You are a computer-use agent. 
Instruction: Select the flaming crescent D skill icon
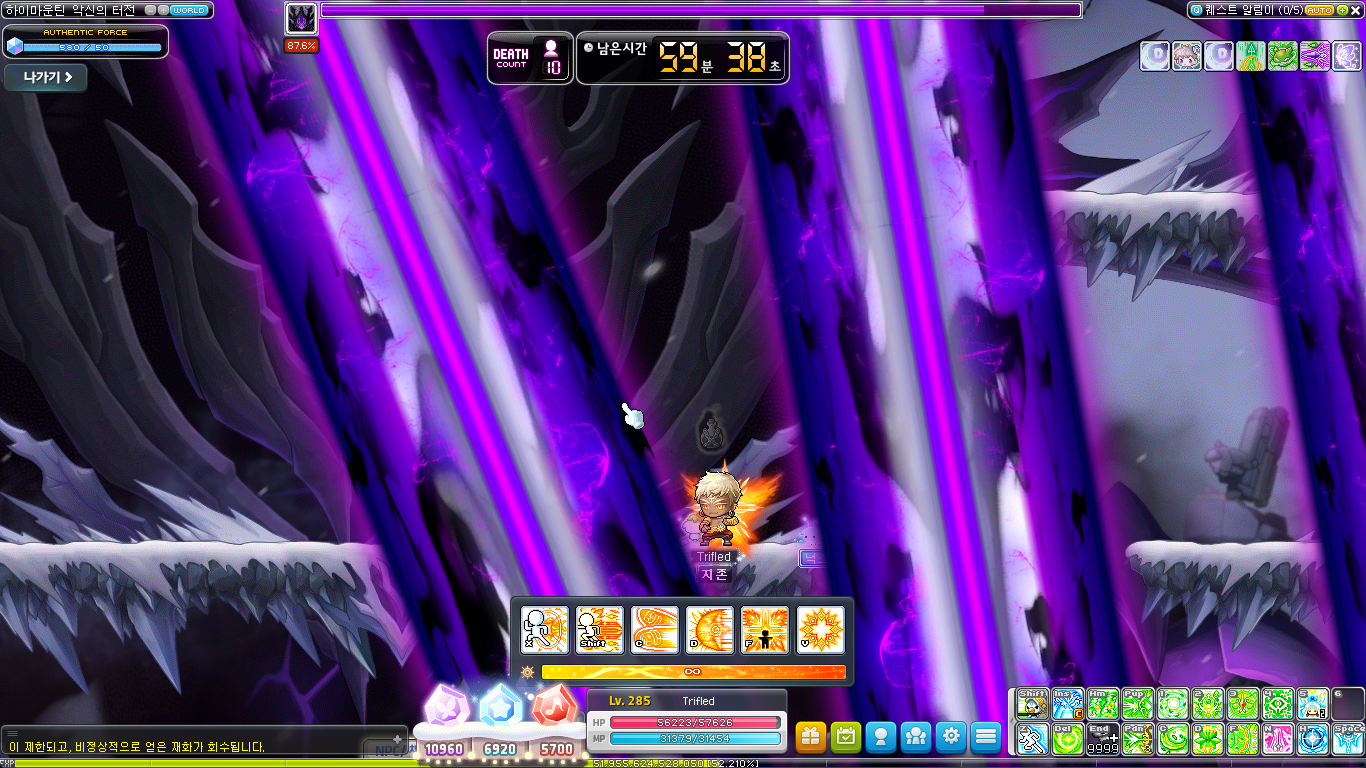click(710, 630)
